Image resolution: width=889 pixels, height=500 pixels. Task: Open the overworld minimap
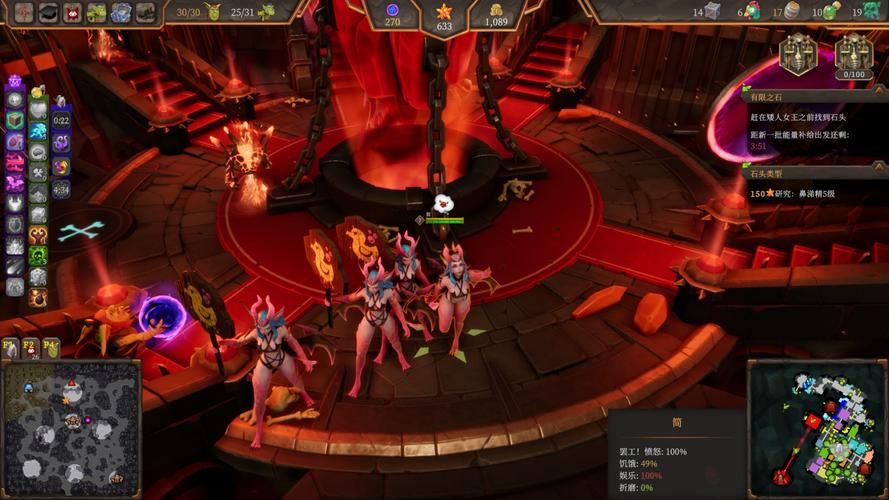(x=70, y=429)
